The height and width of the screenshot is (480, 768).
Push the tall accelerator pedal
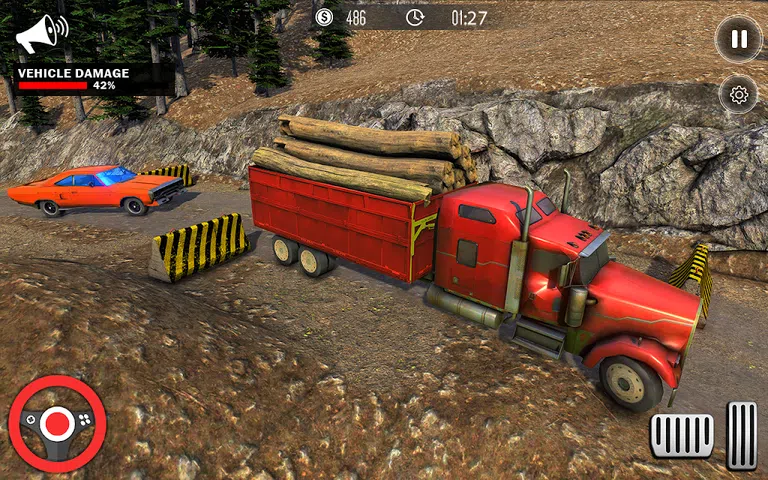741,435
